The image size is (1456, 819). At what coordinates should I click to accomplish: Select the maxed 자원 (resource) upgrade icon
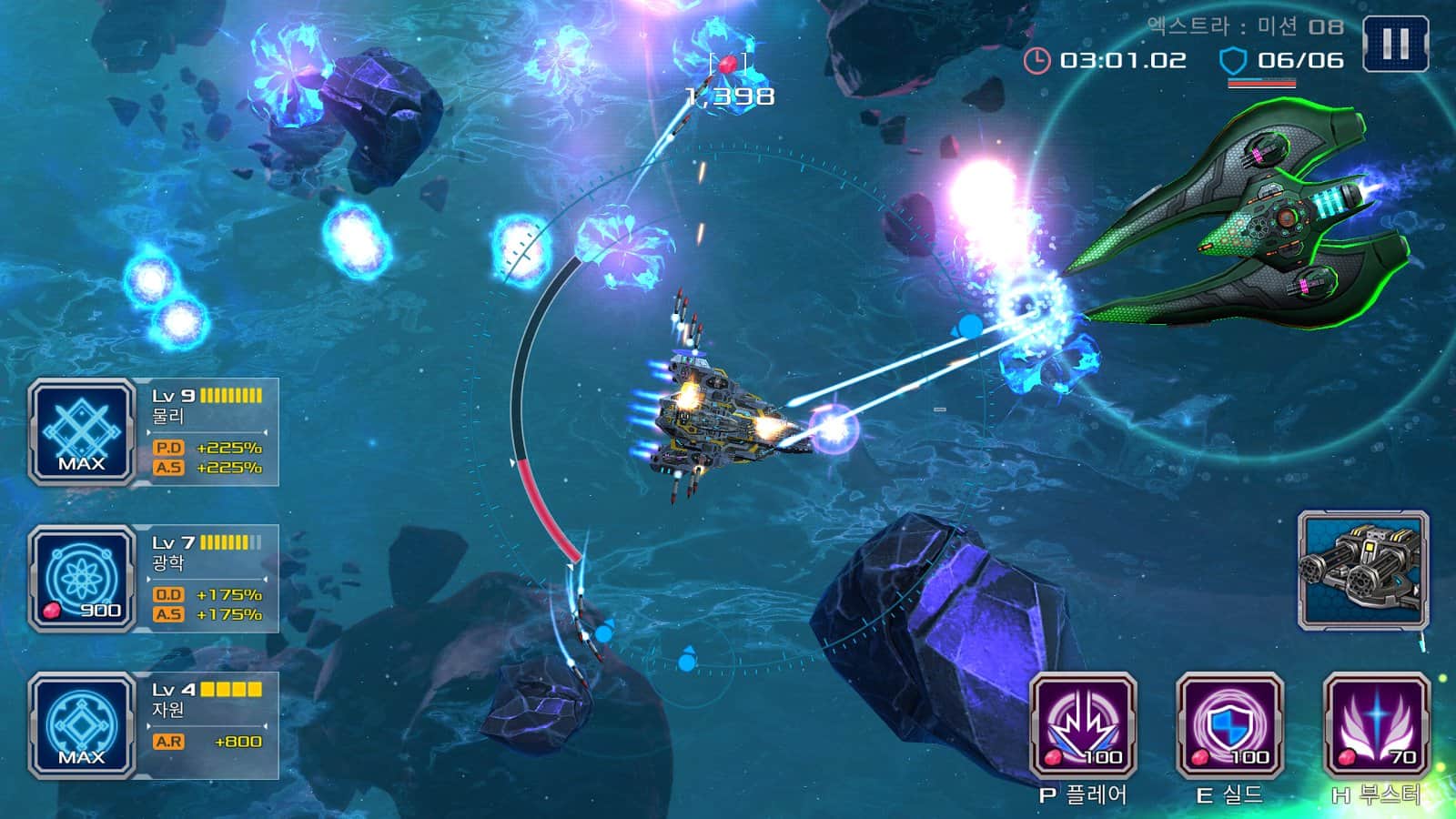tap(82, 725)
